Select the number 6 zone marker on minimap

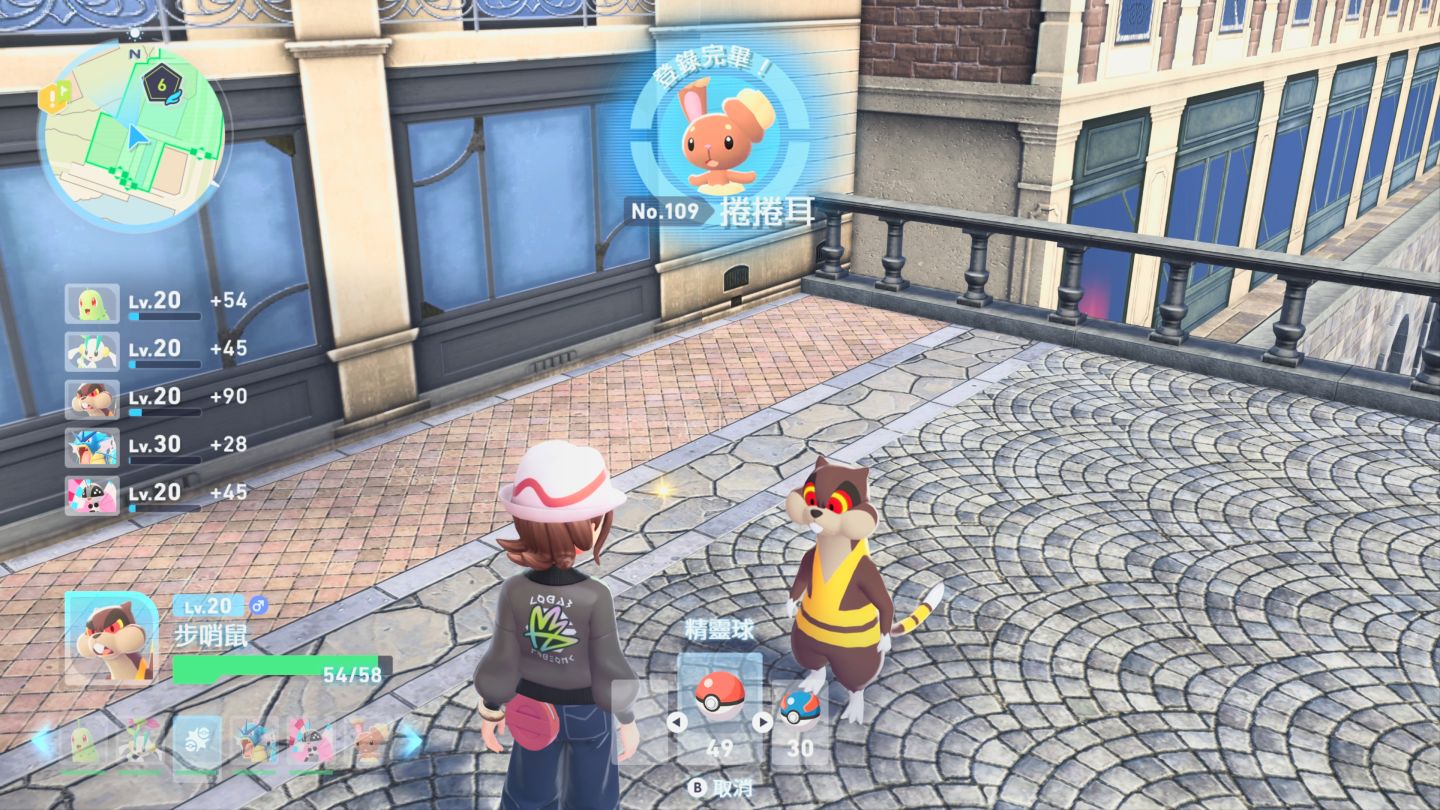pyautogui.click(x=160, y=84)
